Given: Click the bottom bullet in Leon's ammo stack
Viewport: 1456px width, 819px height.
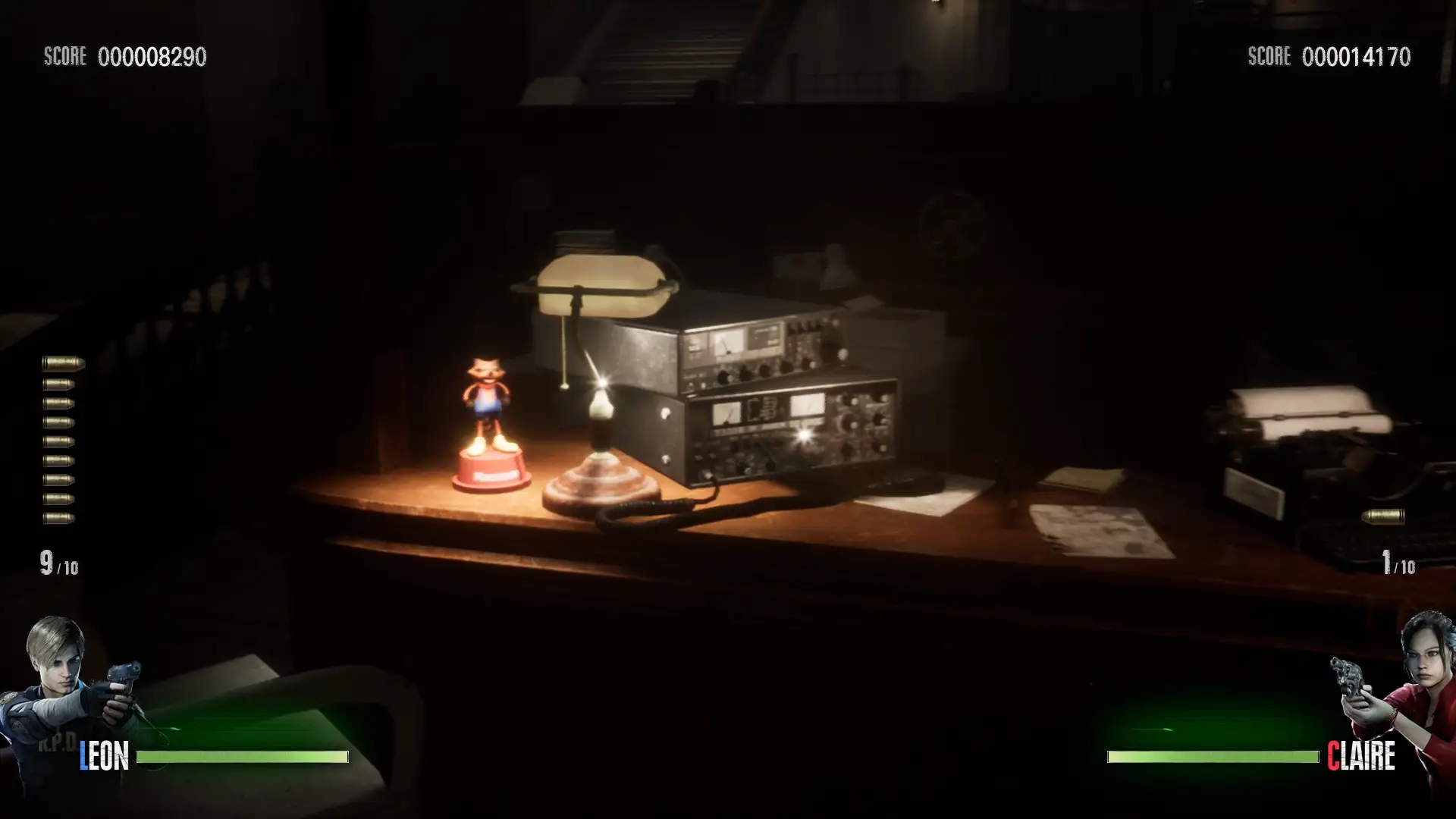Looking at the screenshot, I should pos(61,517).
